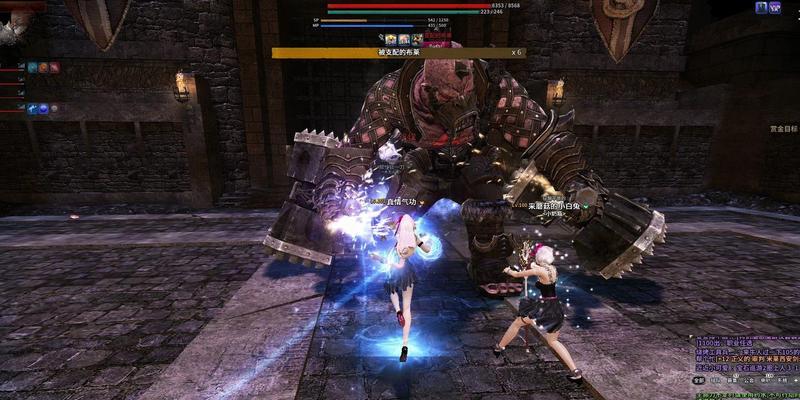The image size is (800, 400).
Task: Click the blue arrow buff icon on lowest party row
Action: (32, 108)
